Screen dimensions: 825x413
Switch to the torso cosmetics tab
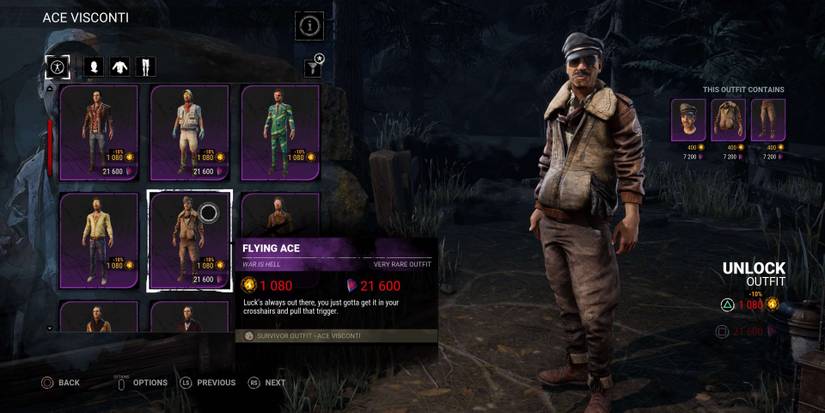[120, 67]
